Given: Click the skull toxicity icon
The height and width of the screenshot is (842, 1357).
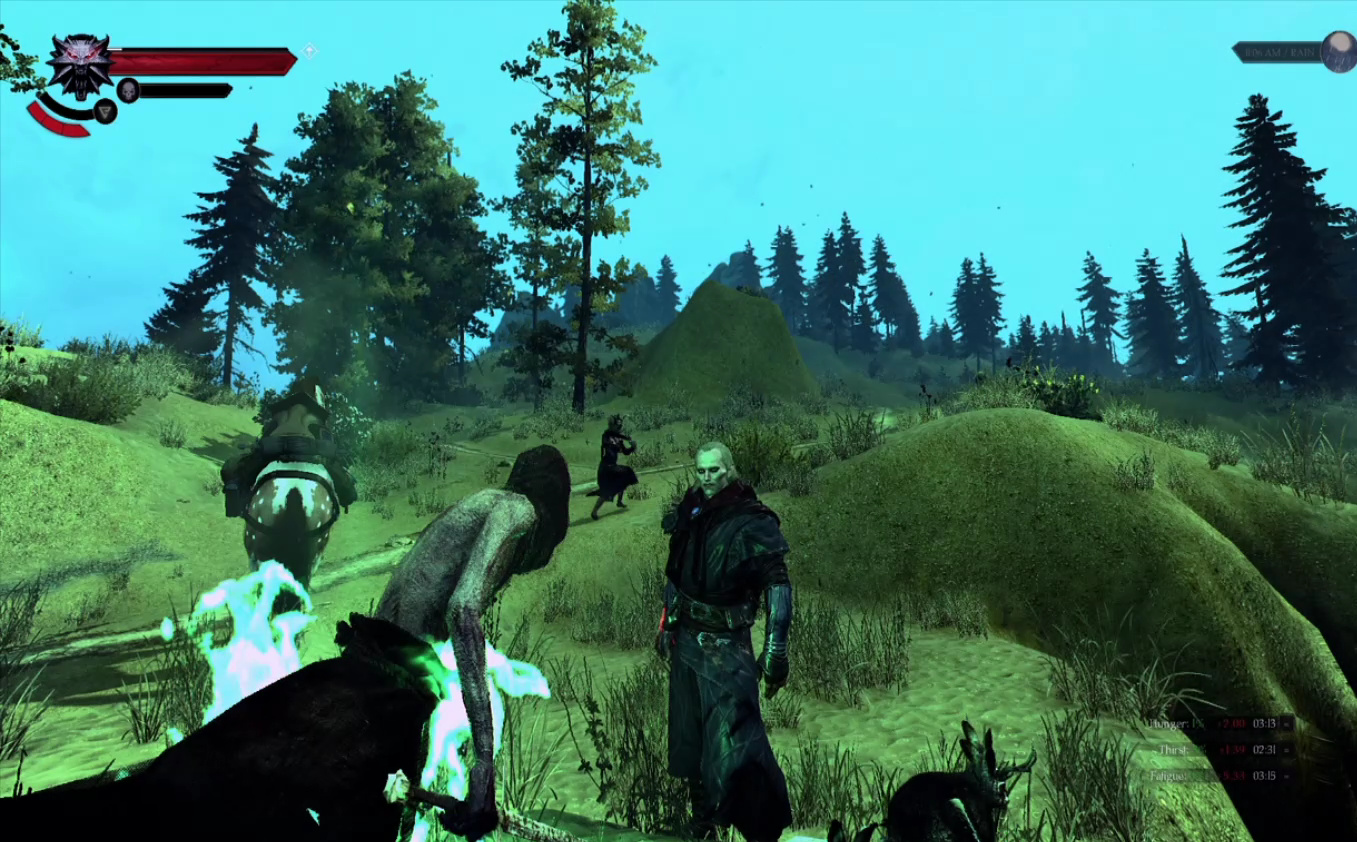Looking at the screenshot, I should 128,91.
